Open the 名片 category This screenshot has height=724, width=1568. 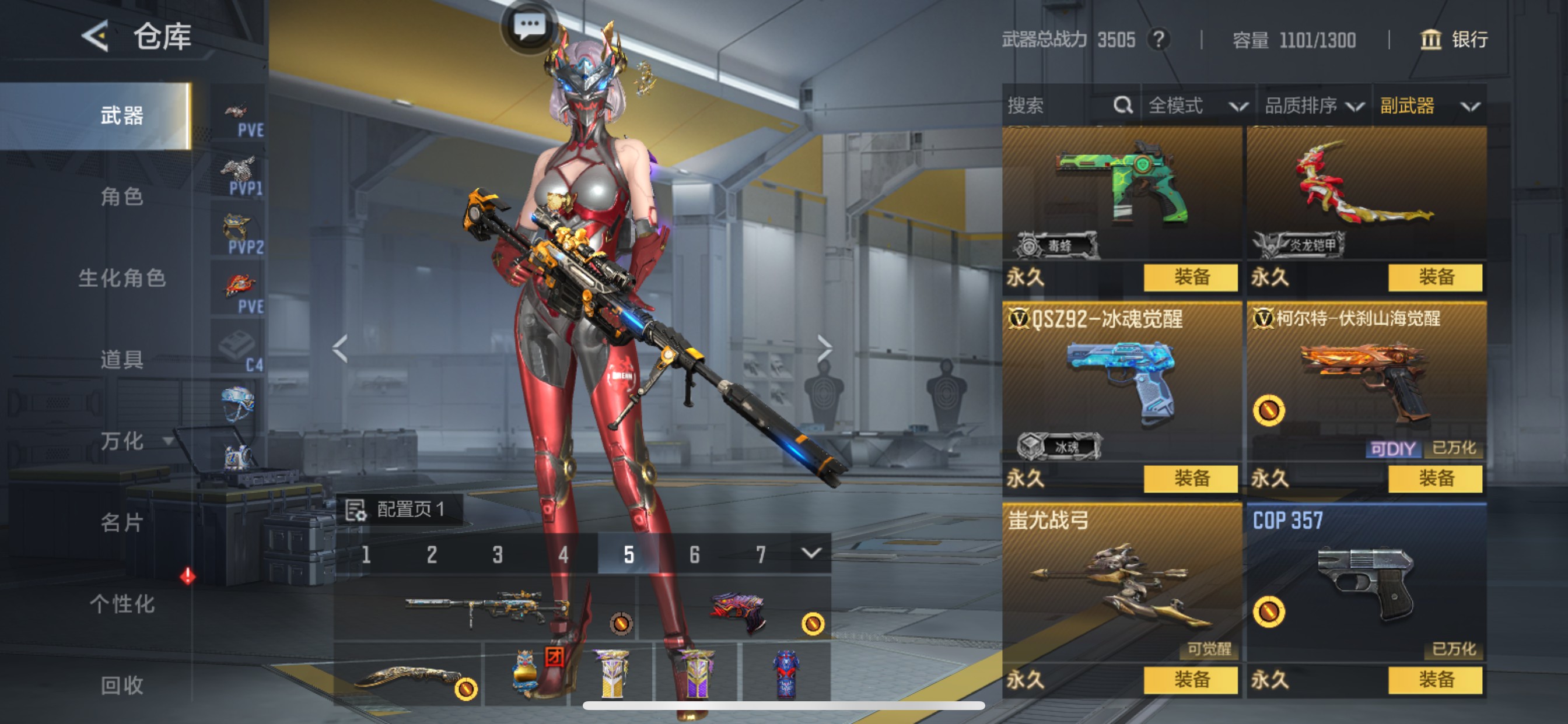click(122, 522)
